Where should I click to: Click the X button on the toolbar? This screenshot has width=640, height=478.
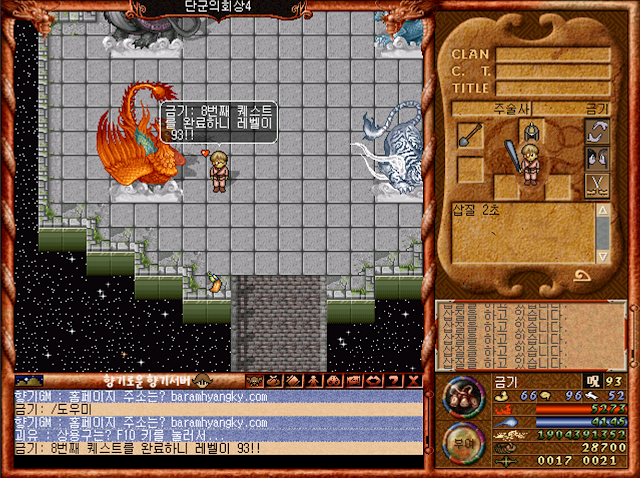[411, 381]
